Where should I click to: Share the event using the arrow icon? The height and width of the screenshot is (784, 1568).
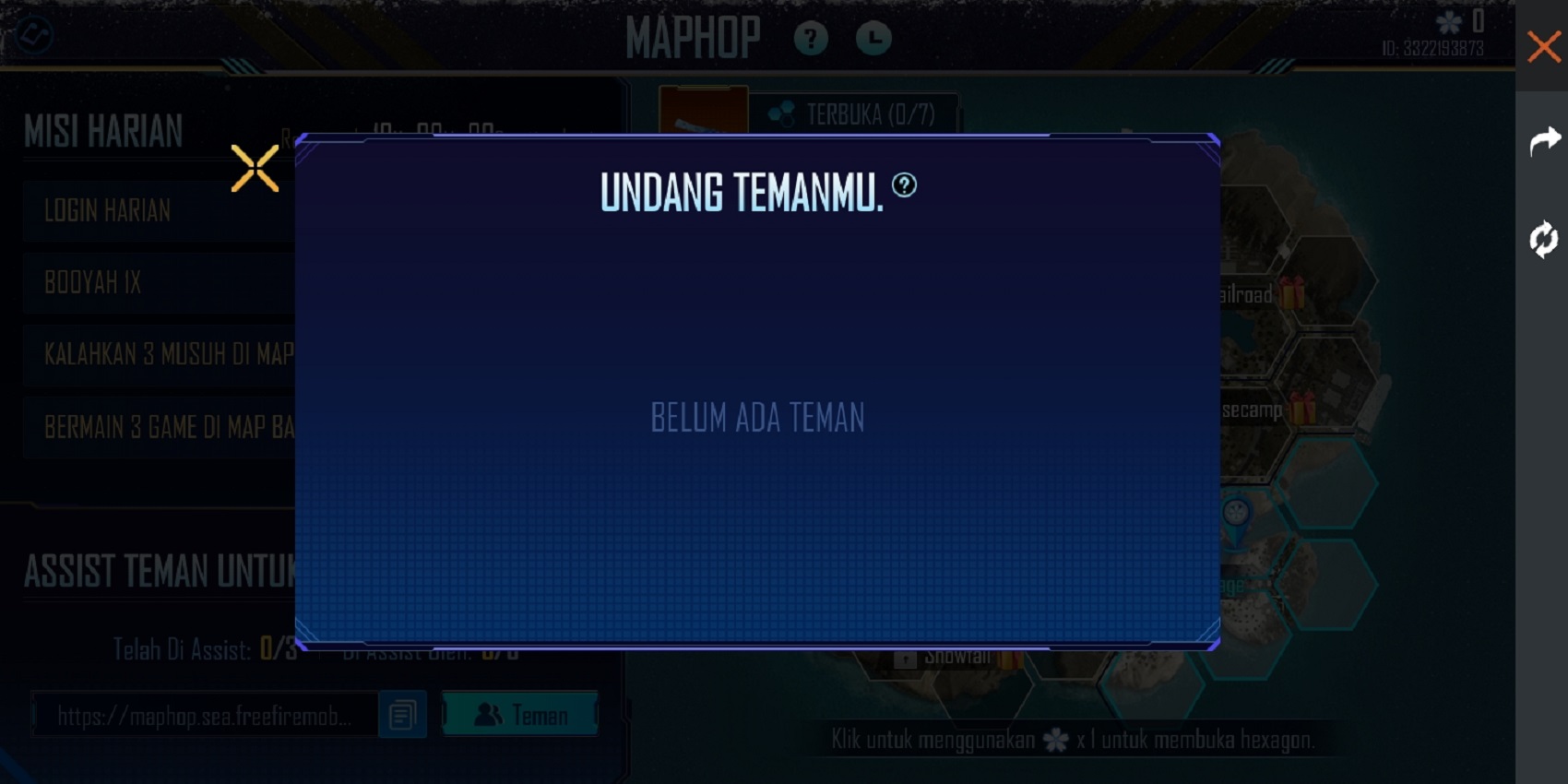1544,140
